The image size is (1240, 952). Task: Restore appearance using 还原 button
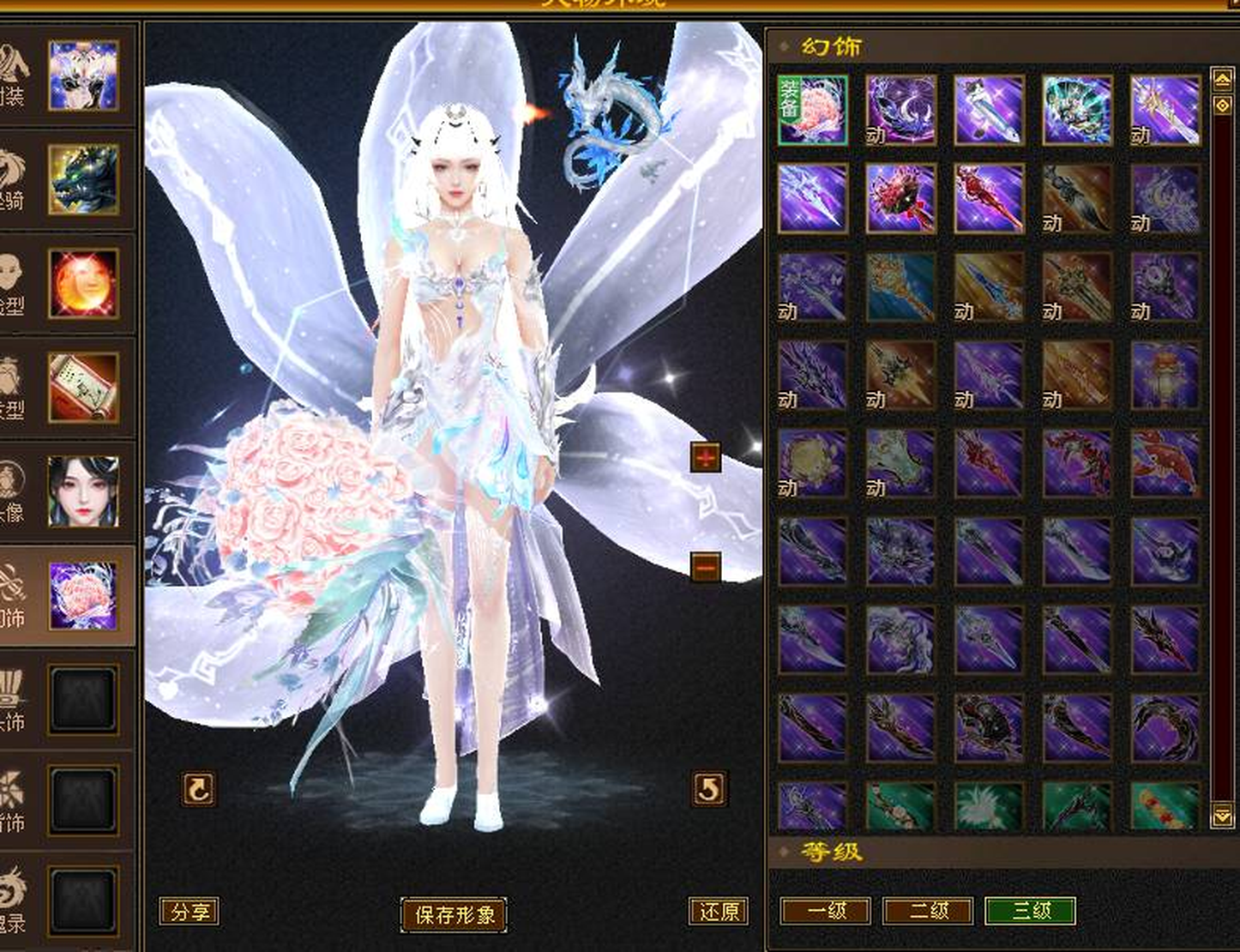point(719,911)
